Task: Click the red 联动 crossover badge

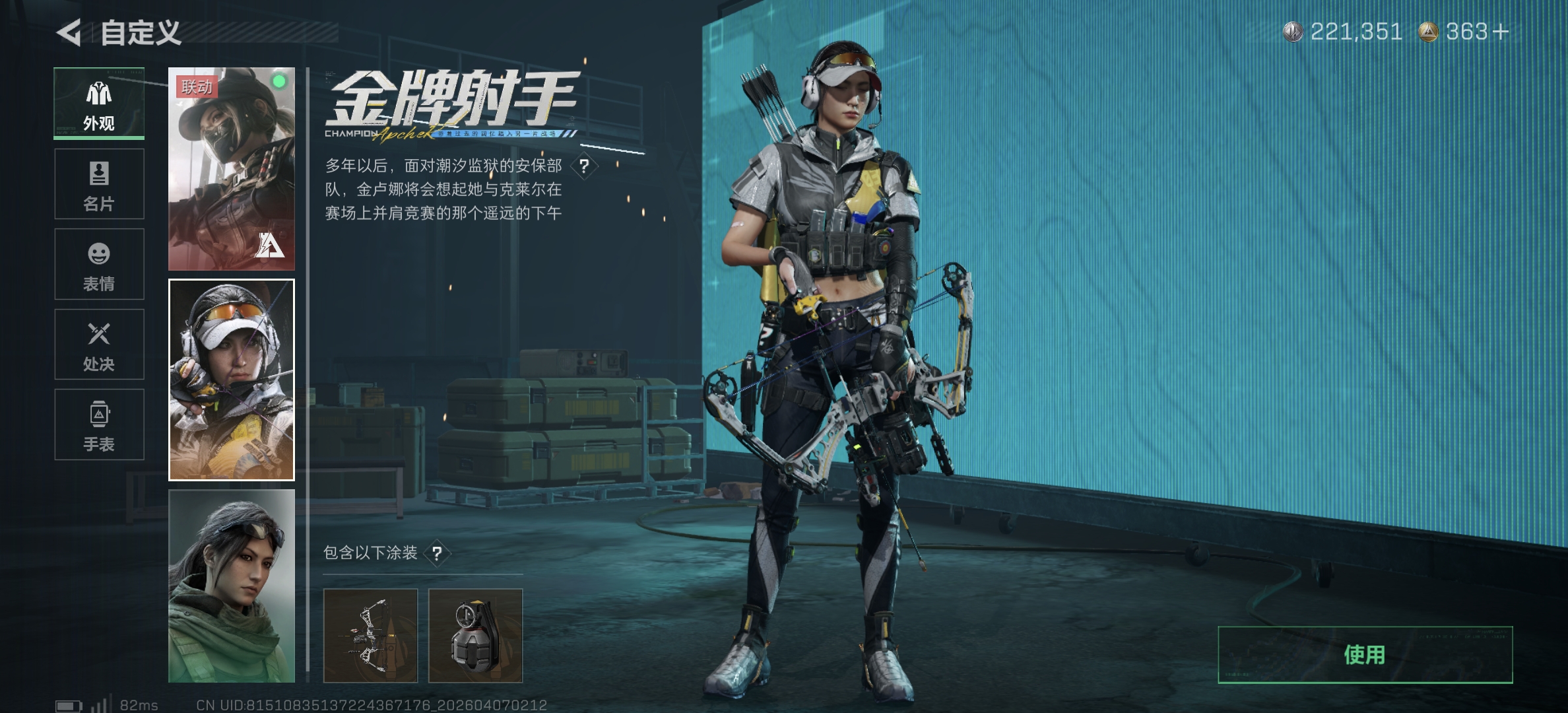Action: (196, 88)
